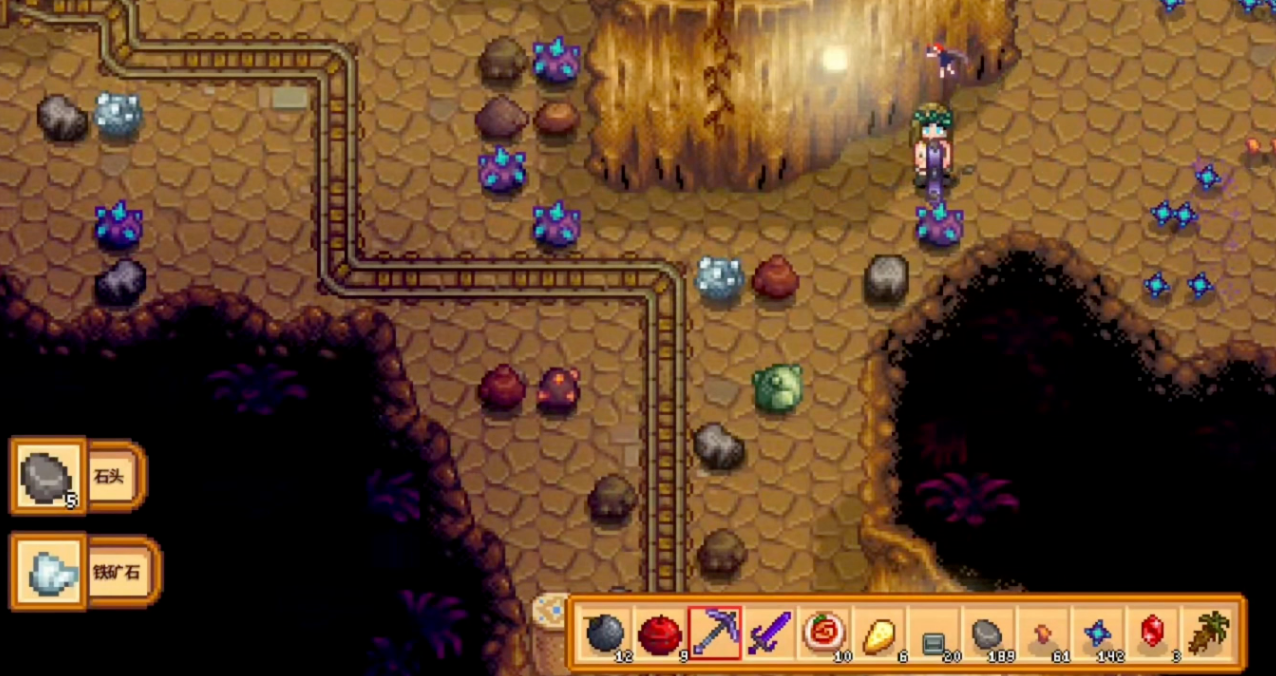Choose the blue crystal stack slot
1276x676 pixels.
pyautogui.click(x=1098, y=633)
